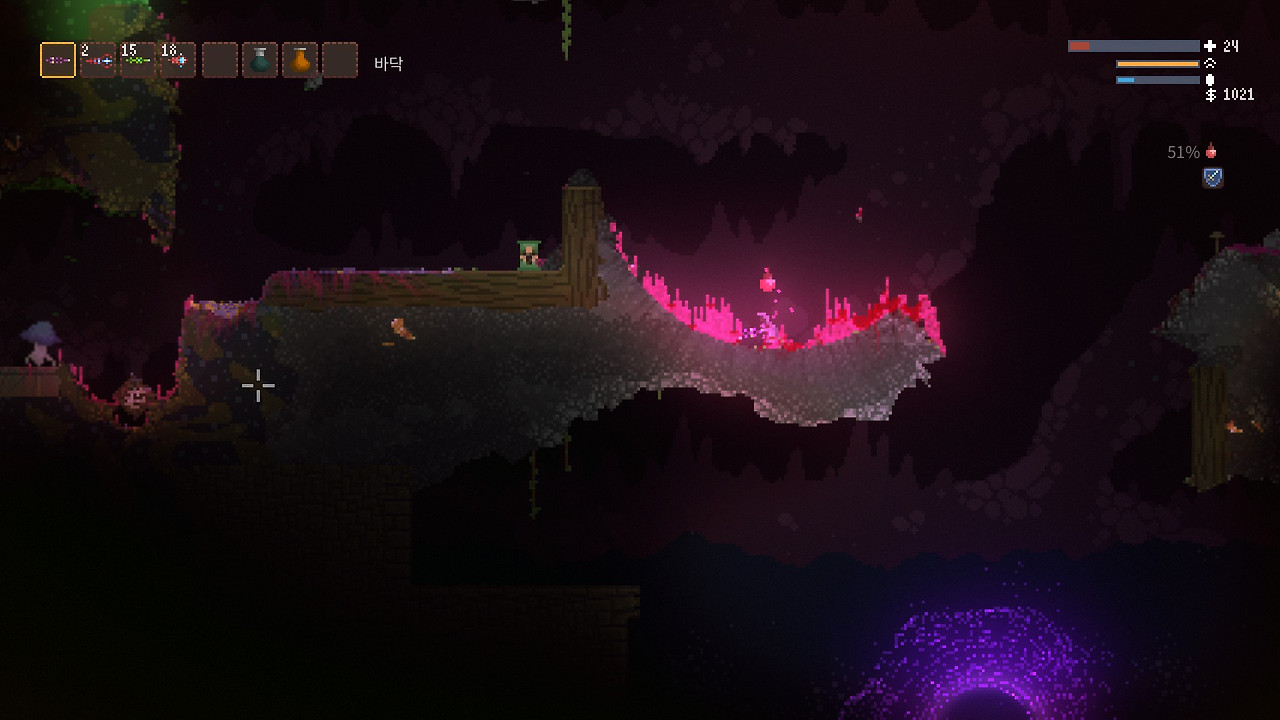Select the highlighted purple wand slot
Image resolution: width=1280 pixels, height=720 pixels.
pyautogui.click(x=58, y=60)
